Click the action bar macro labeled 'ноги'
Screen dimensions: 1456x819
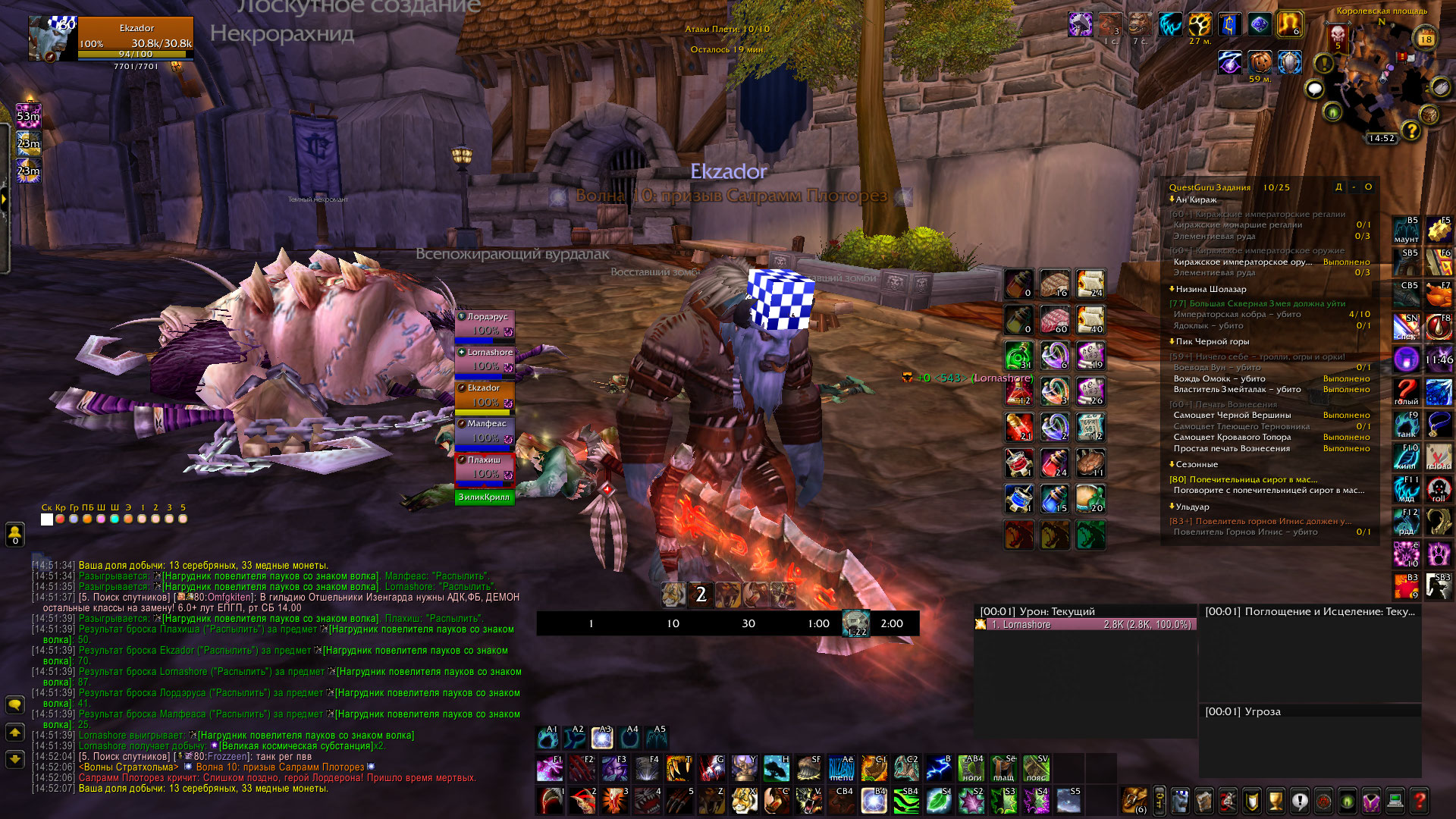(971, 768)
